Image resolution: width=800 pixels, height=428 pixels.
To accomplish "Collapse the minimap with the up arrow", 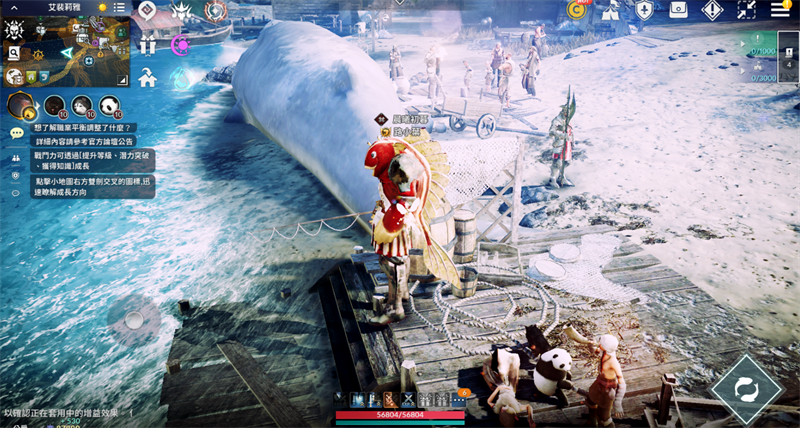I will (14, 7).
